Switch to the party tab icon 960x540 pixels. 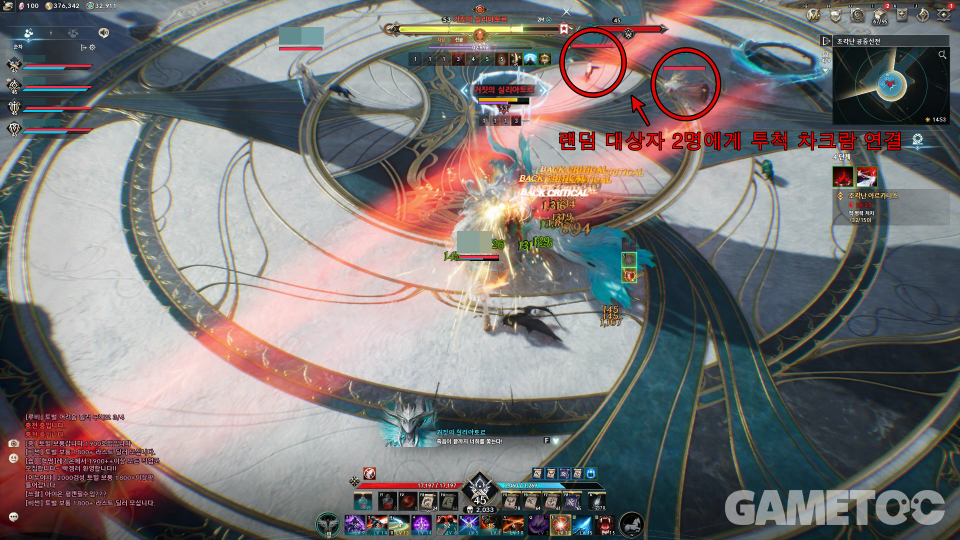click(x=30, y=32)
